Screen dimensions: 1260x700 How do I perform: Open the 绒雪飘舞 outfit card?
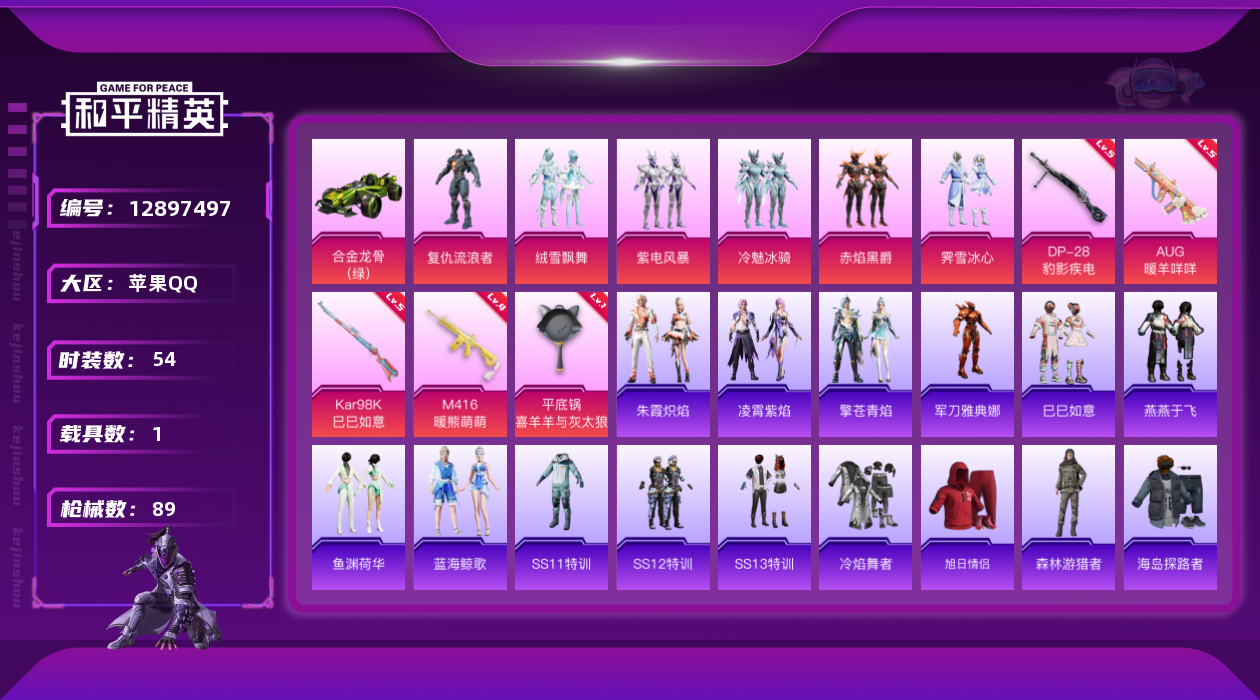(x=561, y=211)
